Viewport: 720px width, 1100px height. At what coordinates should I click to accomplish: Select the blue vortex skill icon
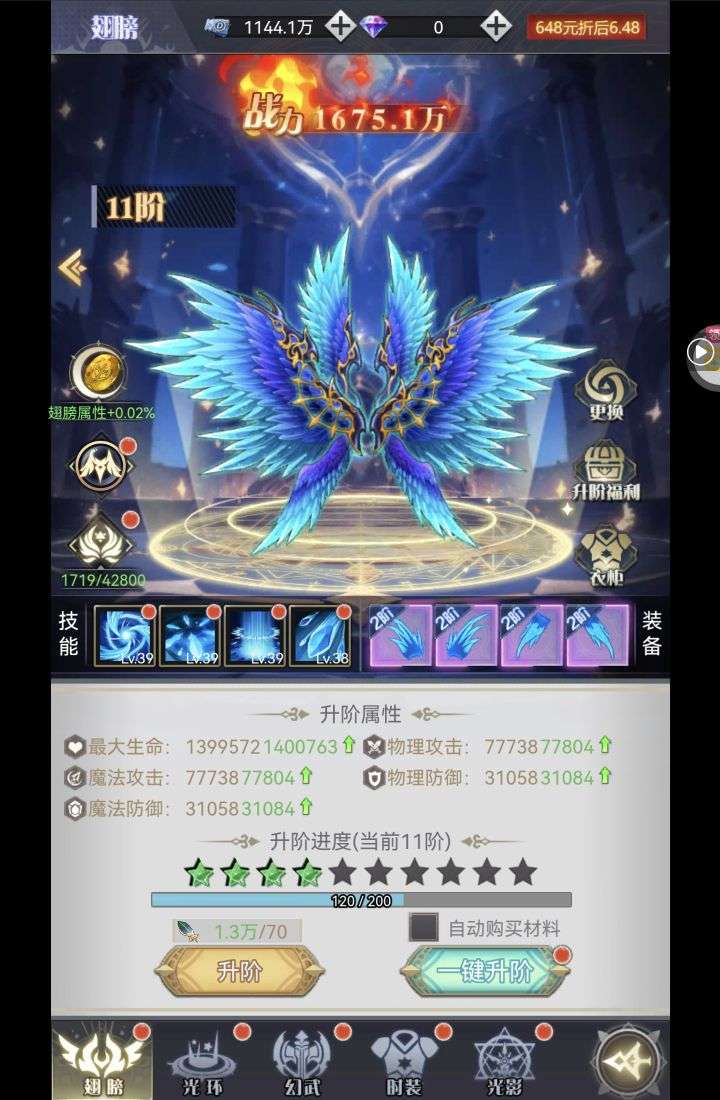tap(125, 635)
